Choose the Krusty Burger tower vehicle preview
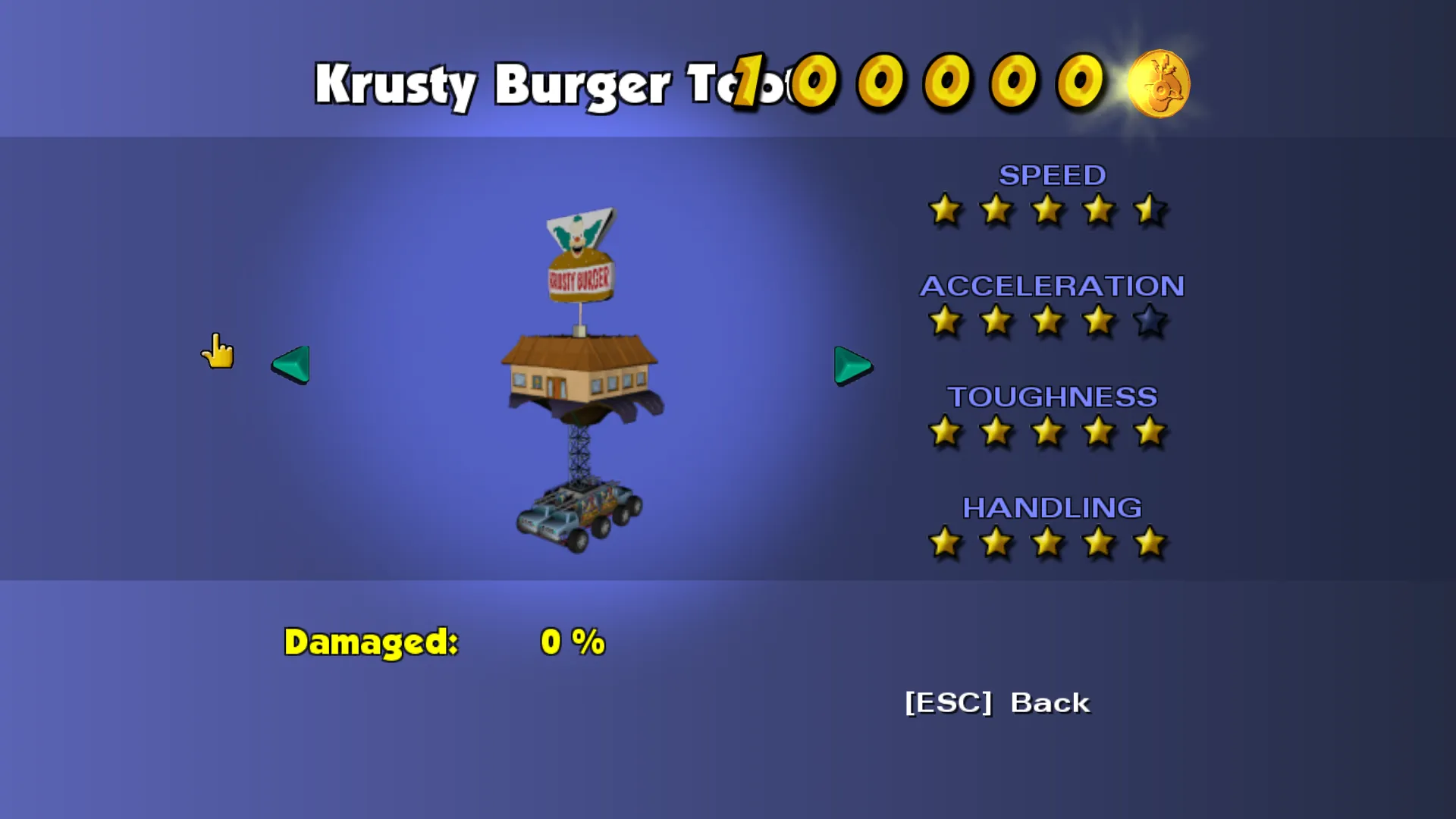This screenshot has height=819, width=1456. click(580, 379)
